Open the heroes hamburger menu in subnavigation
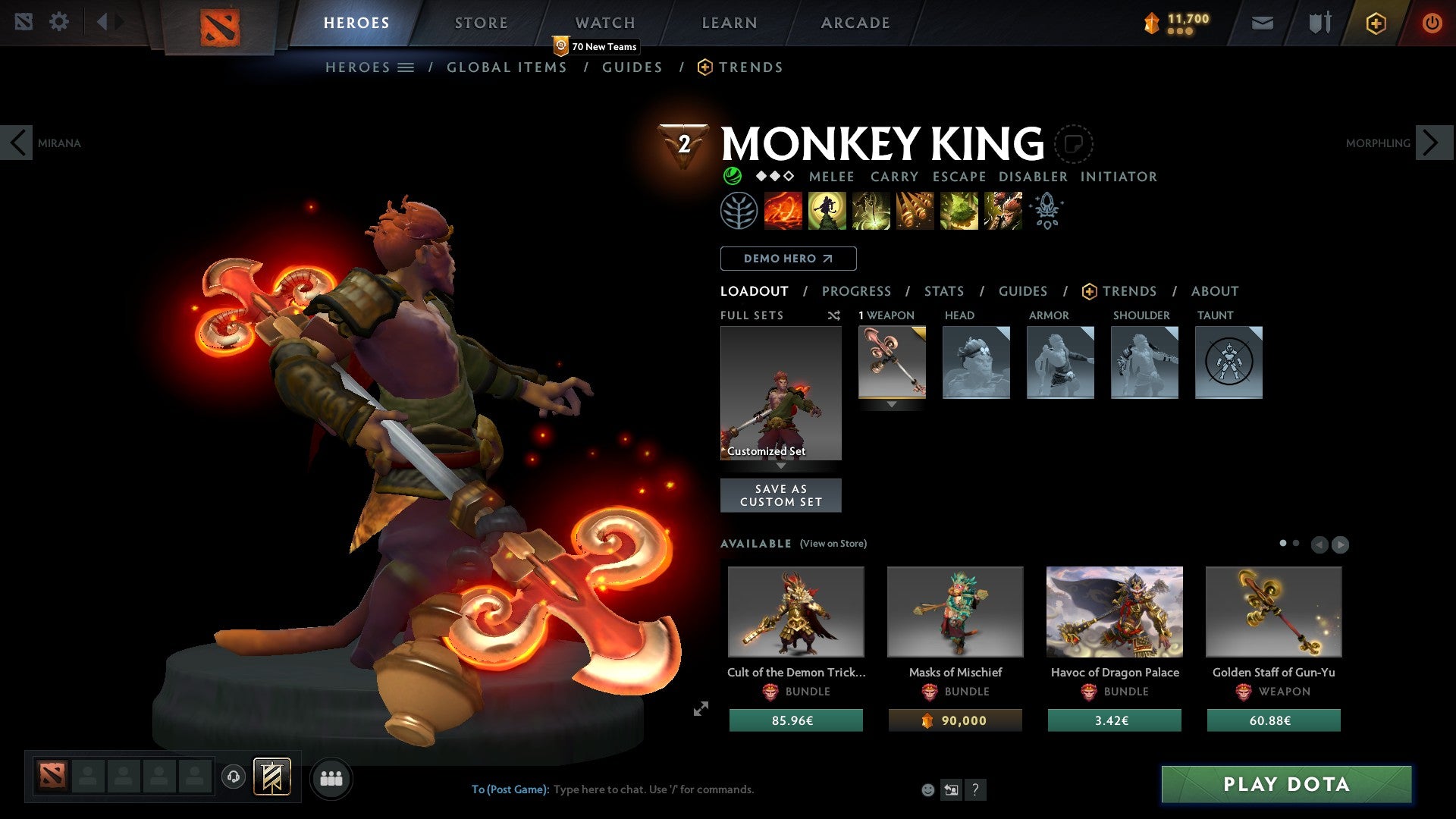Viewport: 1456px width, 819px height. tap(406, 67)
